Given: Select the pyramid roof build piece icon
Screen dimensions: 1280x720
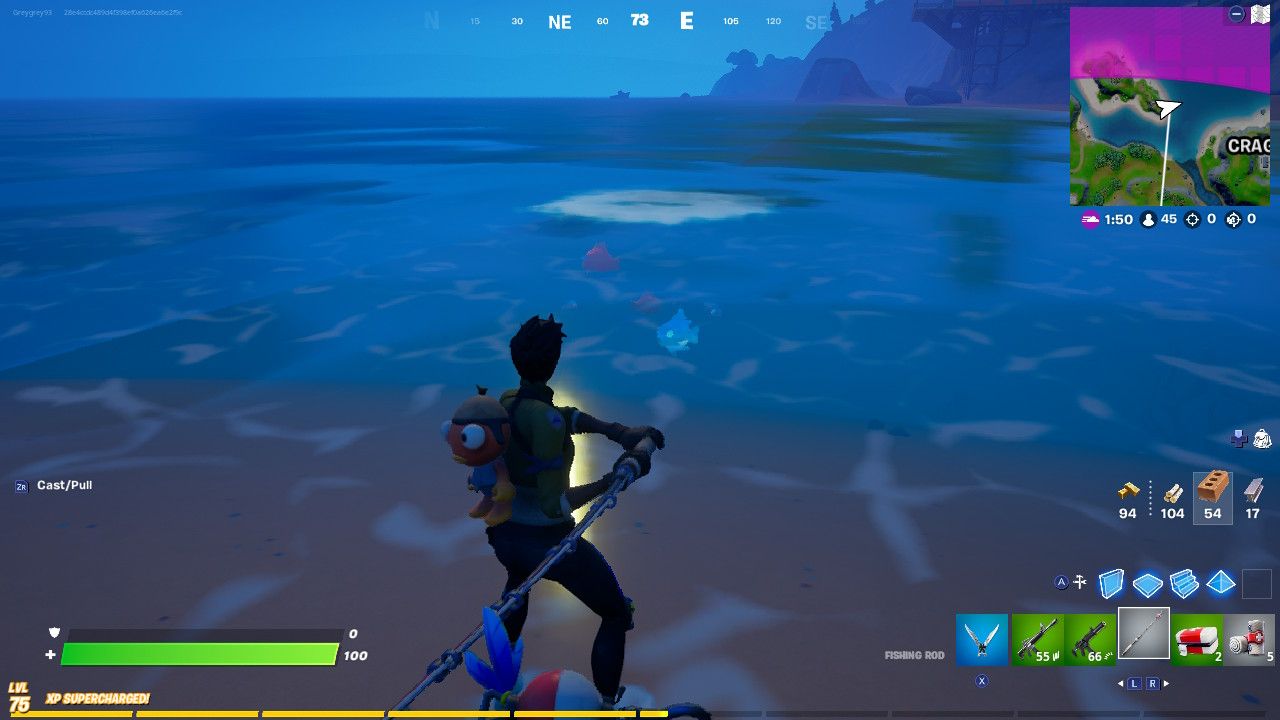Looking at the screenshot, I should click(x=1221, y=582).
